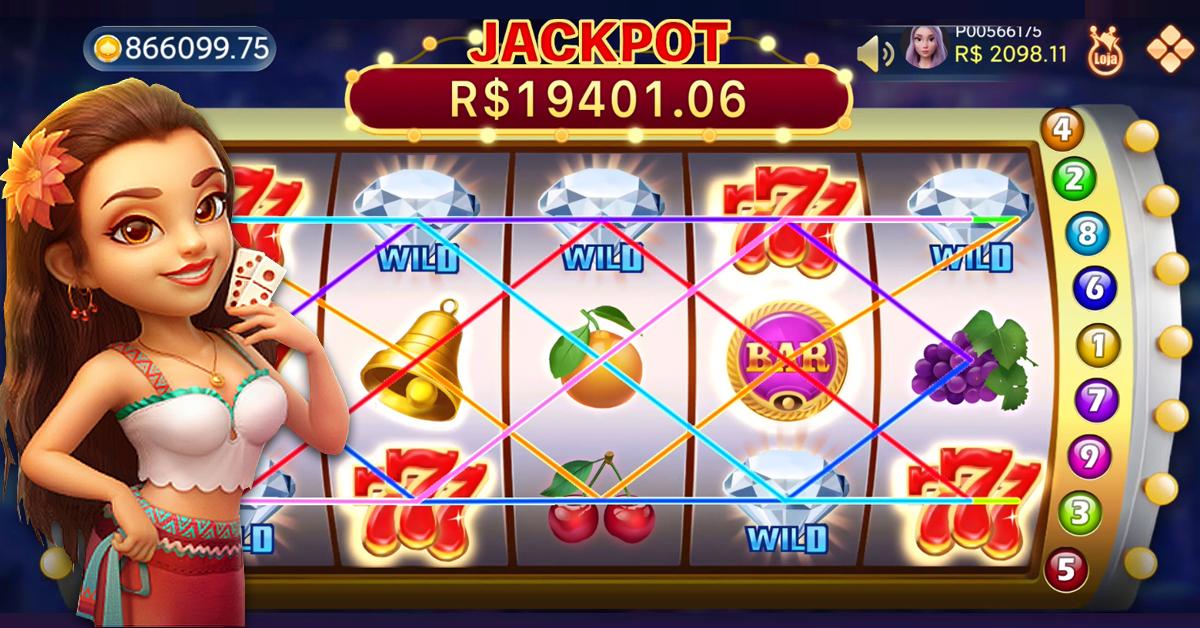This screenshot has width=1200, height=628.
Task: Select the yellow payline 1 ball
Action: pos(1097,346)
